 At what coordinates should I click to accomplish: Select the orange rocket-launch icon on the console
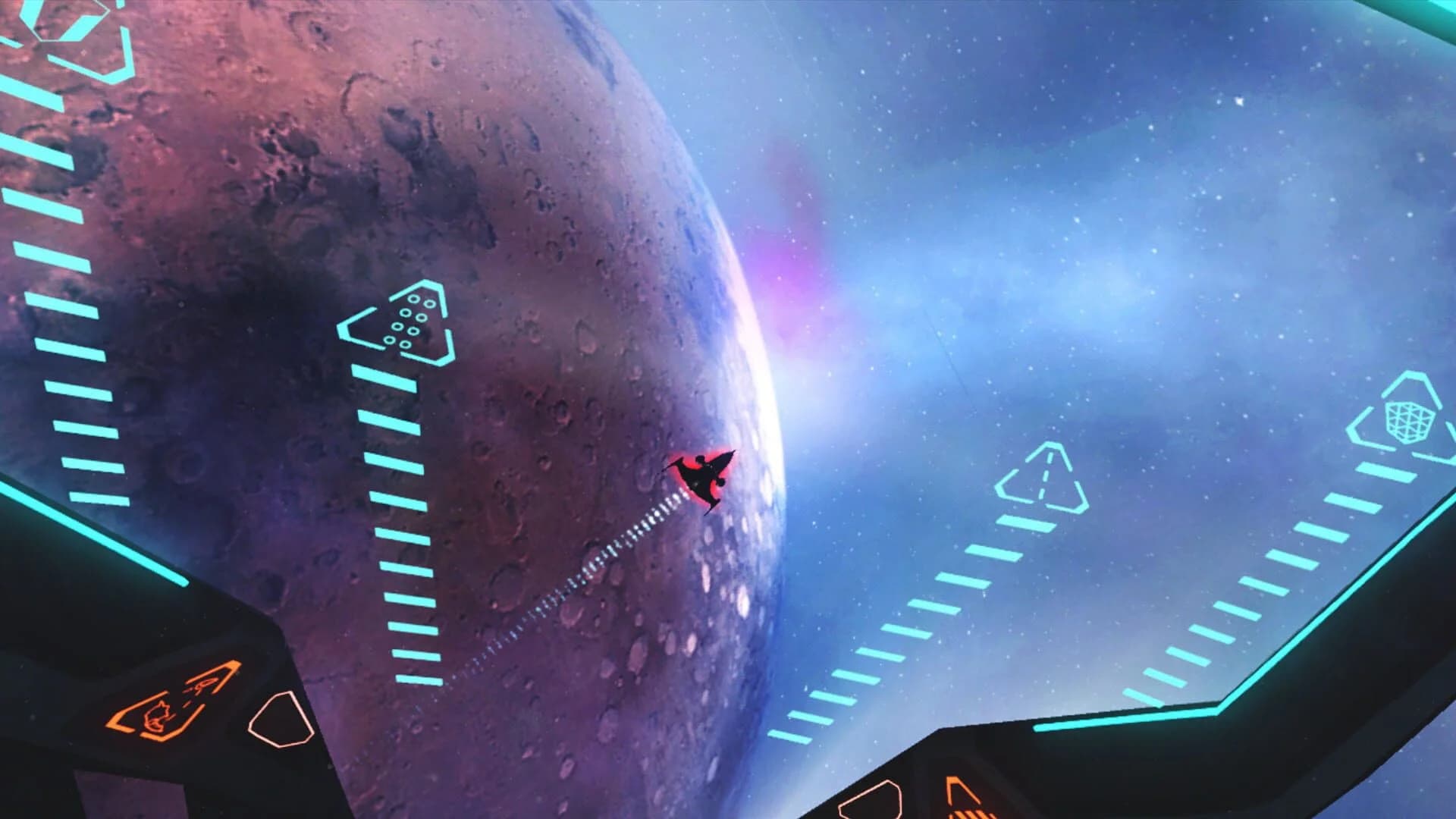point(203,685)
